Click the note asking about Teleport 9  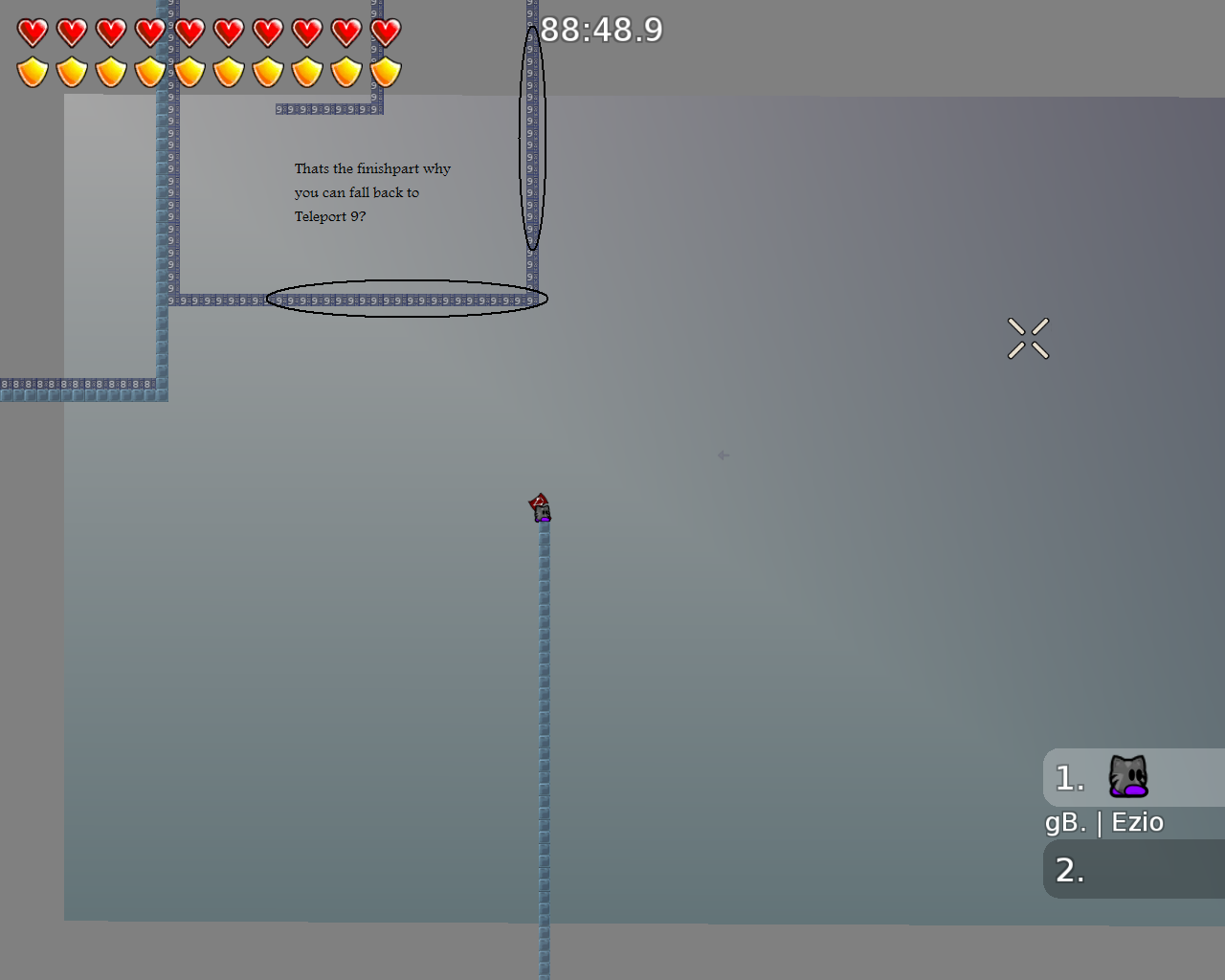tap(371, 191)
